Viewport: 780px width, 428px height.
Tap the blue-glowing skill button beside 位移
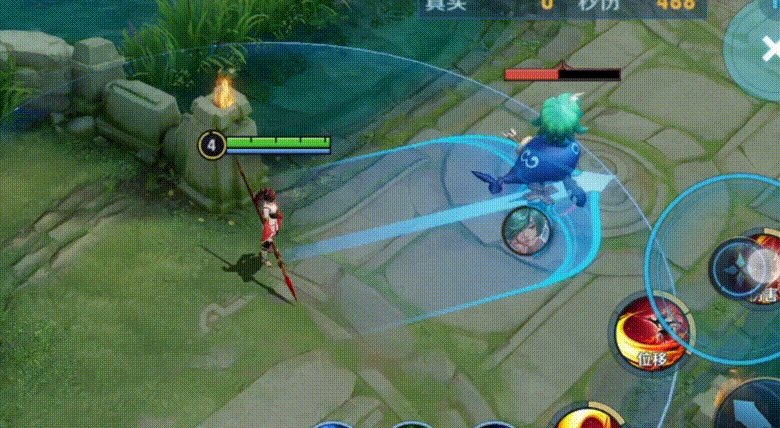[748, 270]
